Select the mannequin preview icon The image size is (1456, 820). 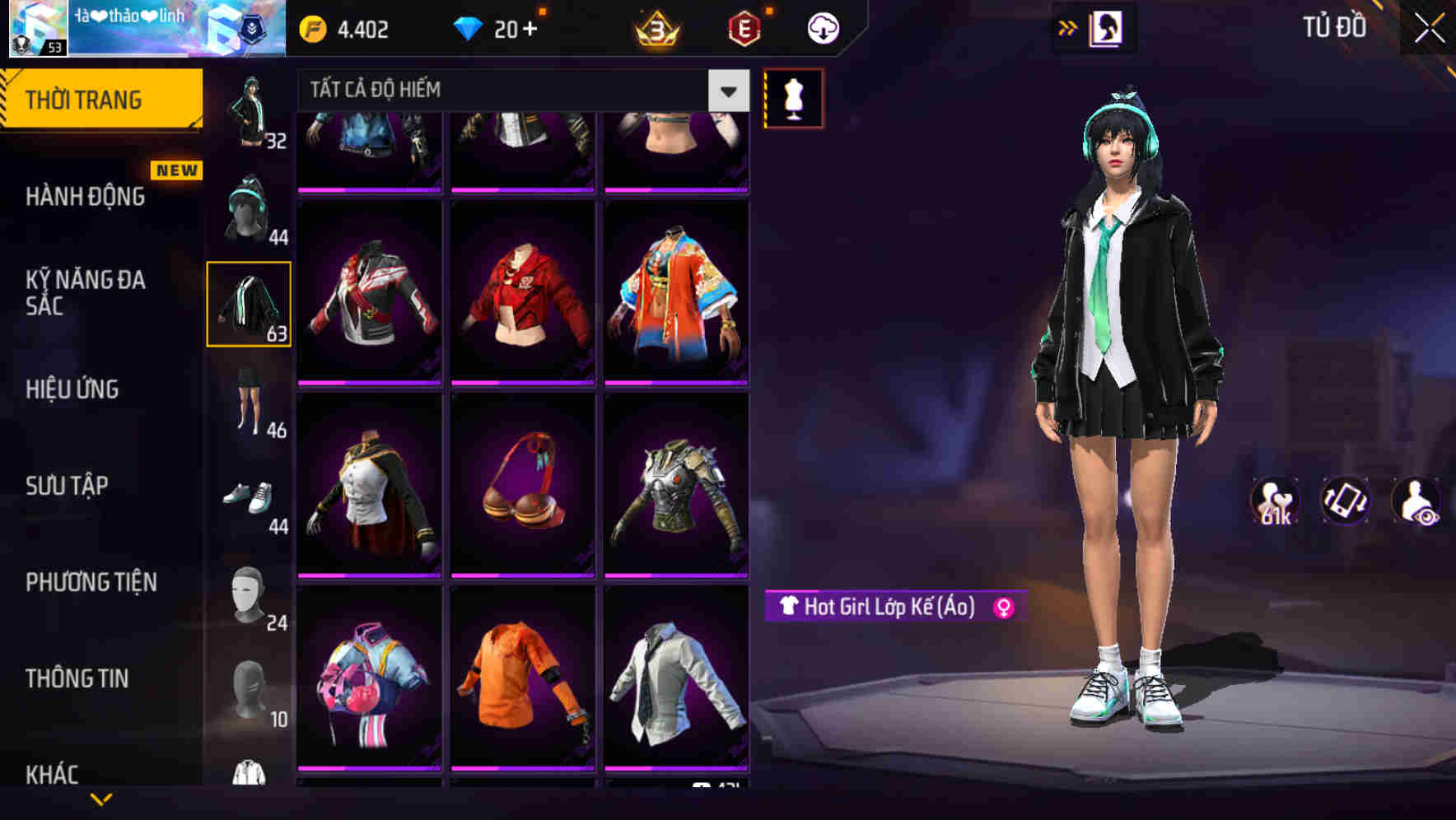tap(793, 98)
